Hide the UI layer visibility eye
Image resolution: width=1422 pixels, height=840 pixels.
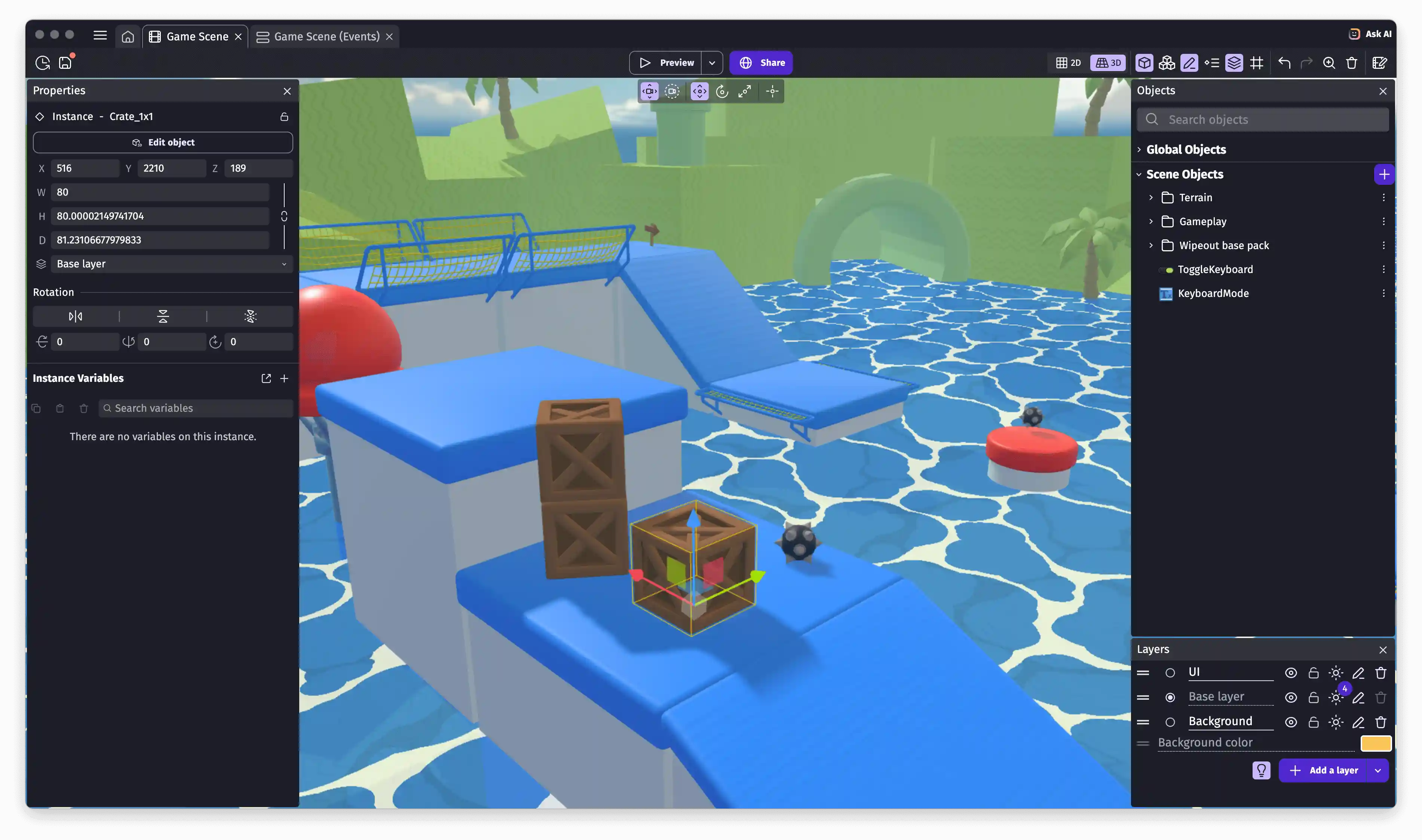tap(1291, 672)
